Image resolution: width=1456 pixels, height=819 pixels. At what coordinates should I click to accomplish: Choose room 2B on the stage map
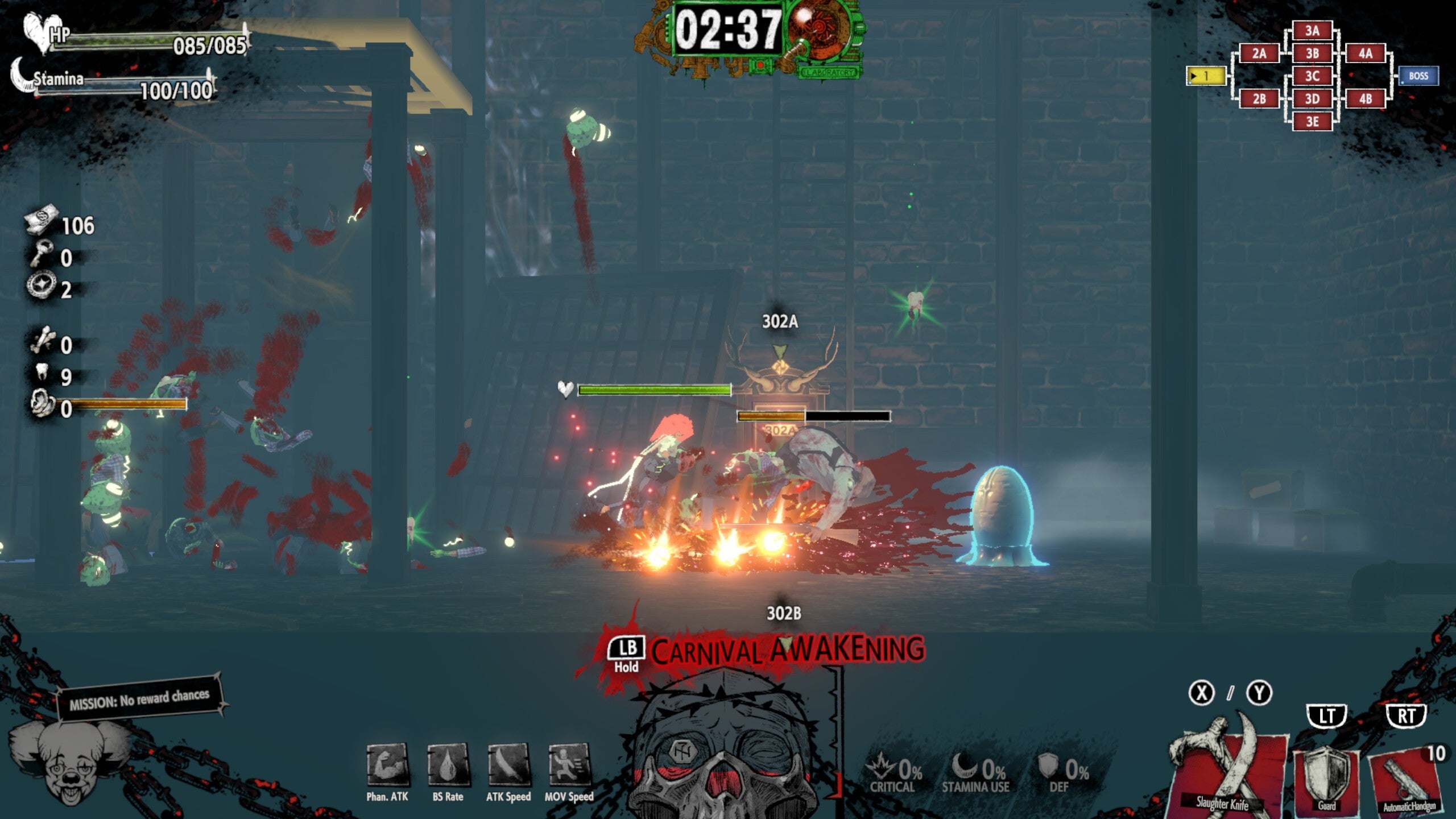tap(1259, 99)
